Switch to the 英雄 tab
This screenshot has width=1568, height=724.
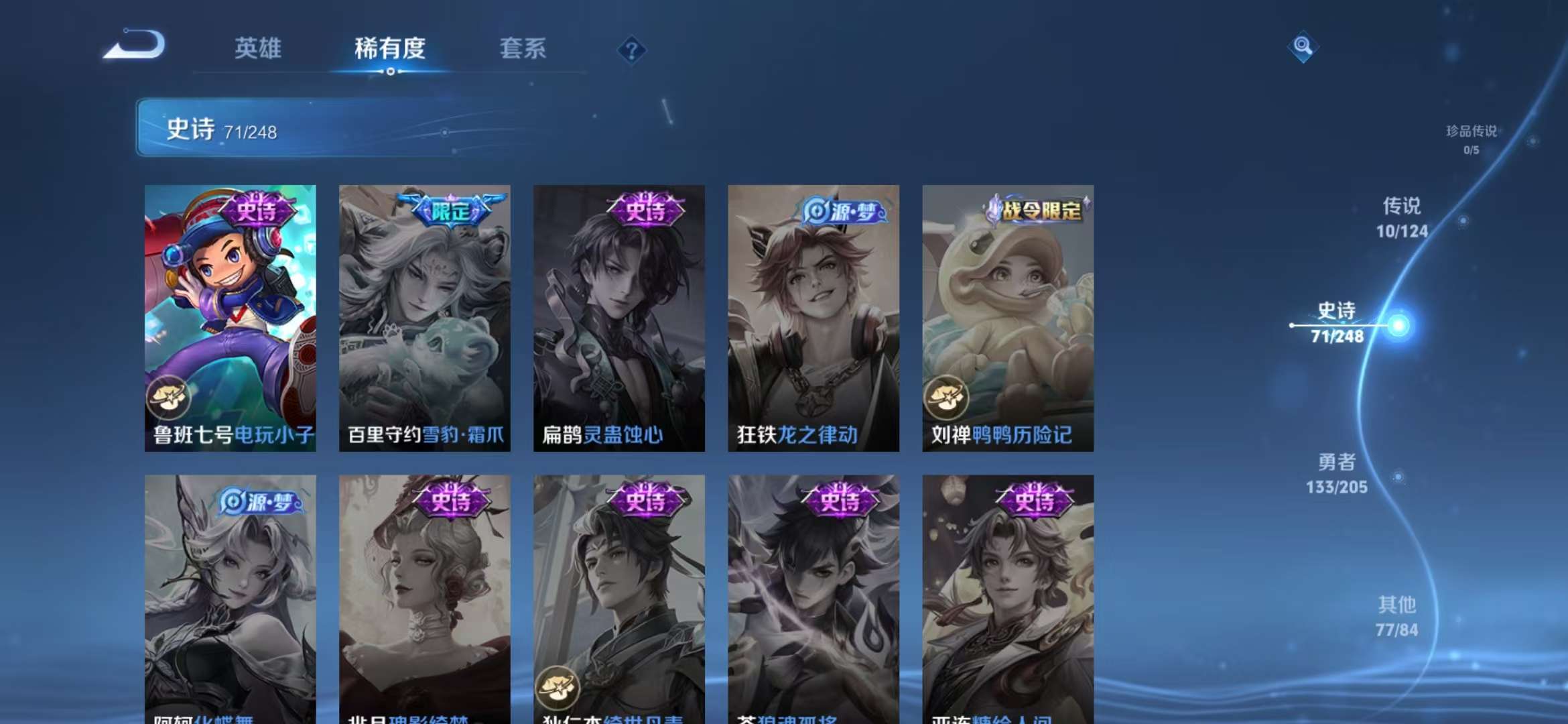point(258,49)
